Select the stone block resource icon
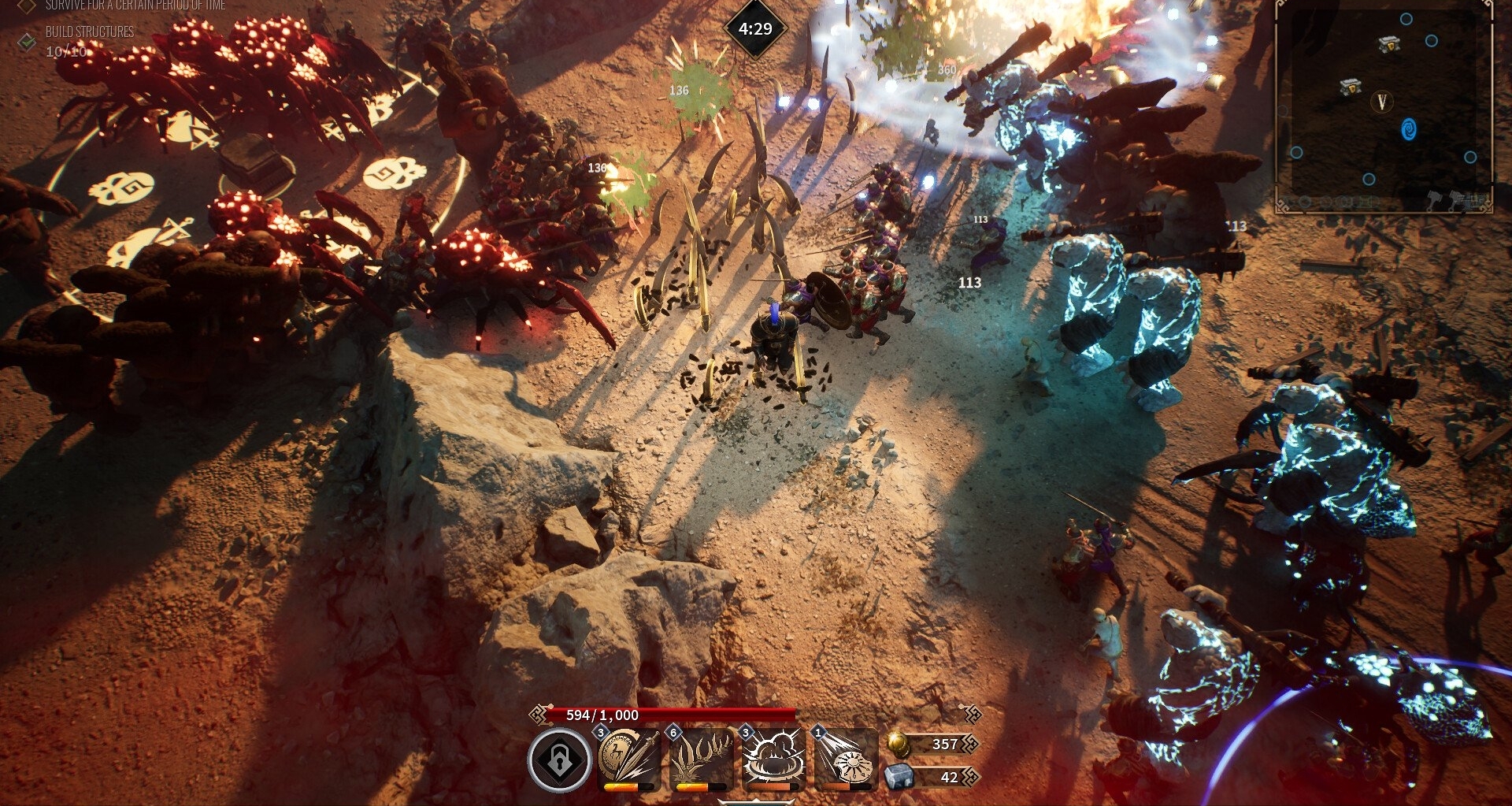Viewport: 1512px width, 806px height. pyautogui.click(x=899, y=777)
